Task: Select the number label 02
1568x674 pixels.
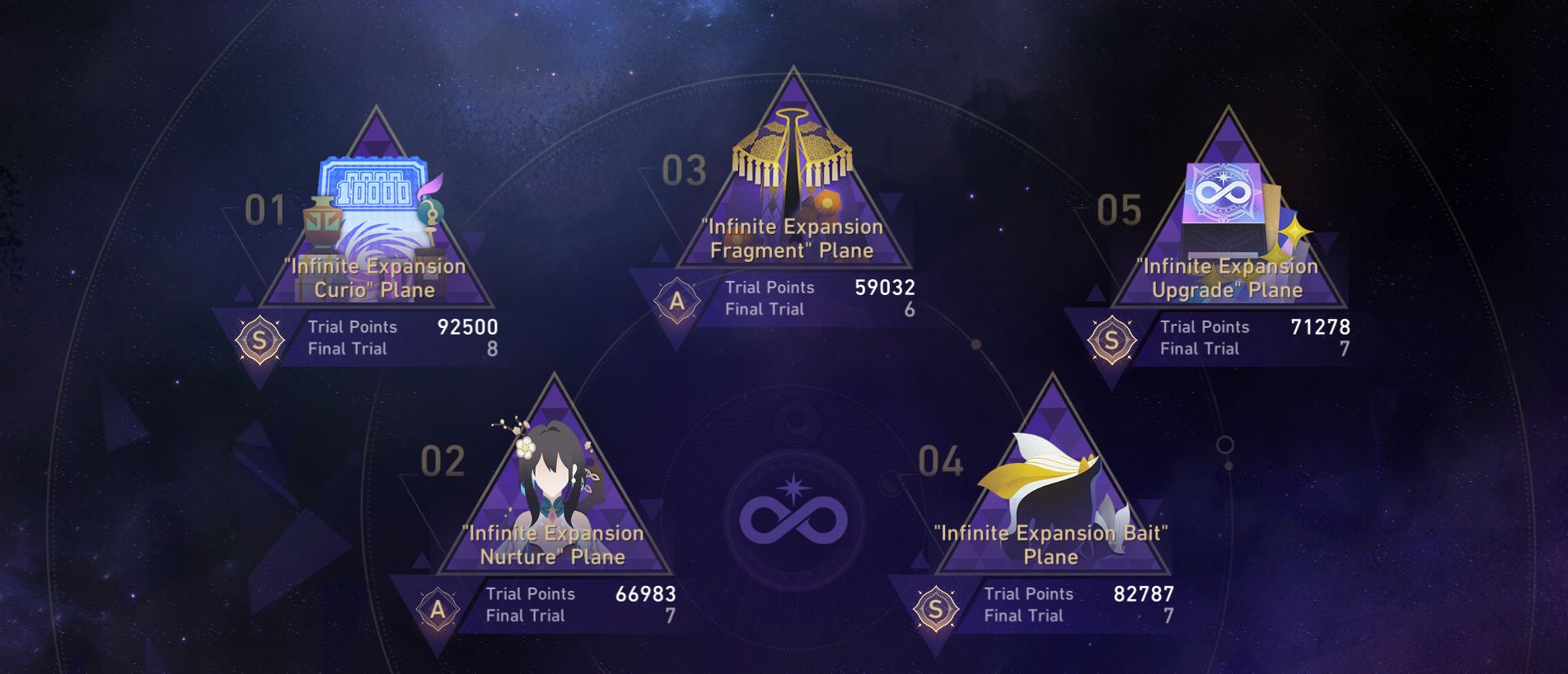Action: coord(443,461)
